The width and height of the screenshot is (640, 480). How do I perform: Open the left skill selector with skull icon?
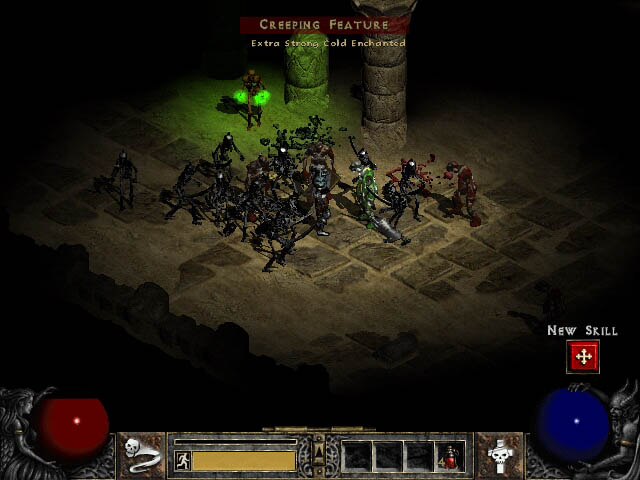tap(142, 455)
